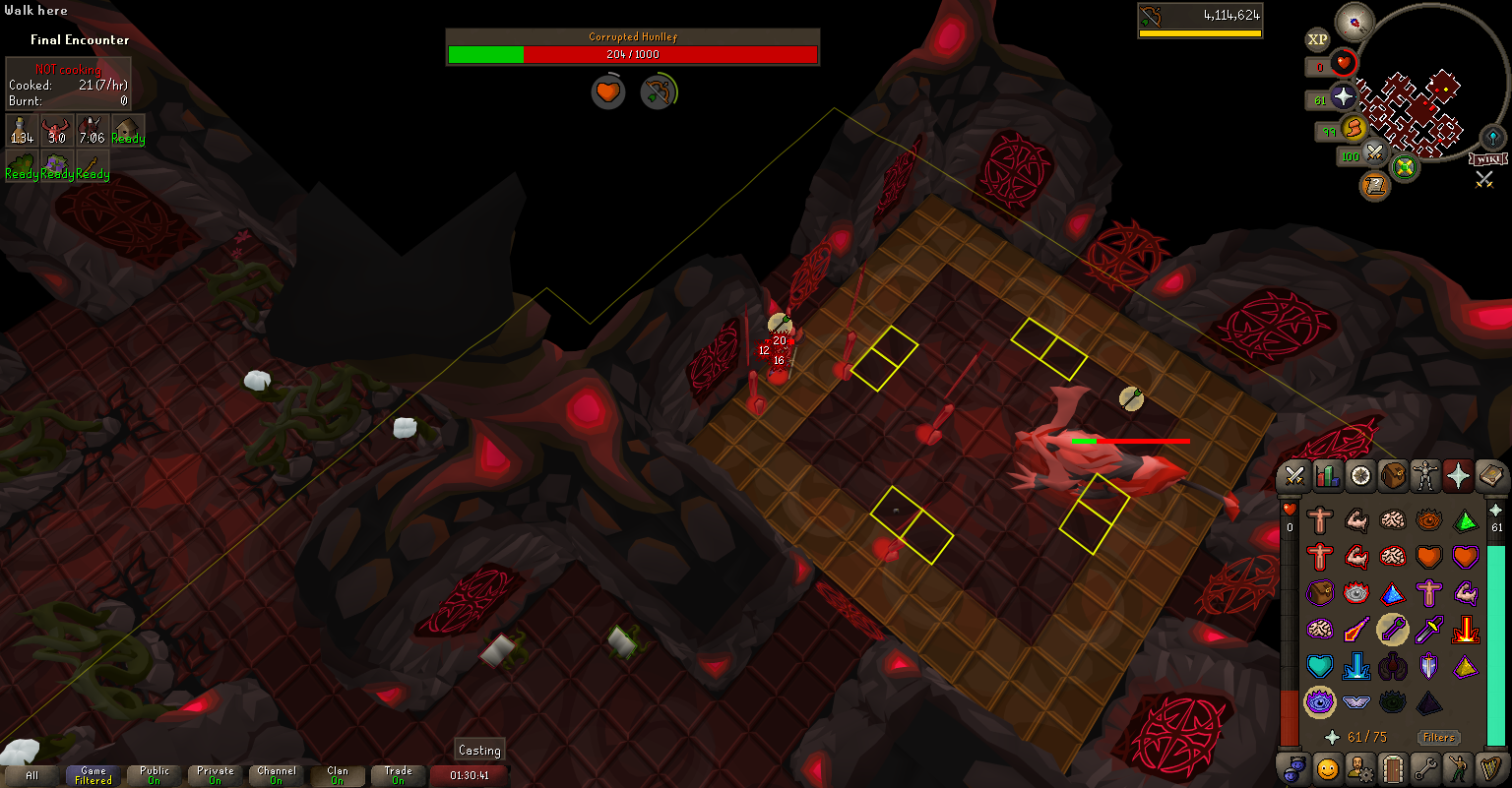
Task: Open the Combat Options tab
Action: (1294, 476)
